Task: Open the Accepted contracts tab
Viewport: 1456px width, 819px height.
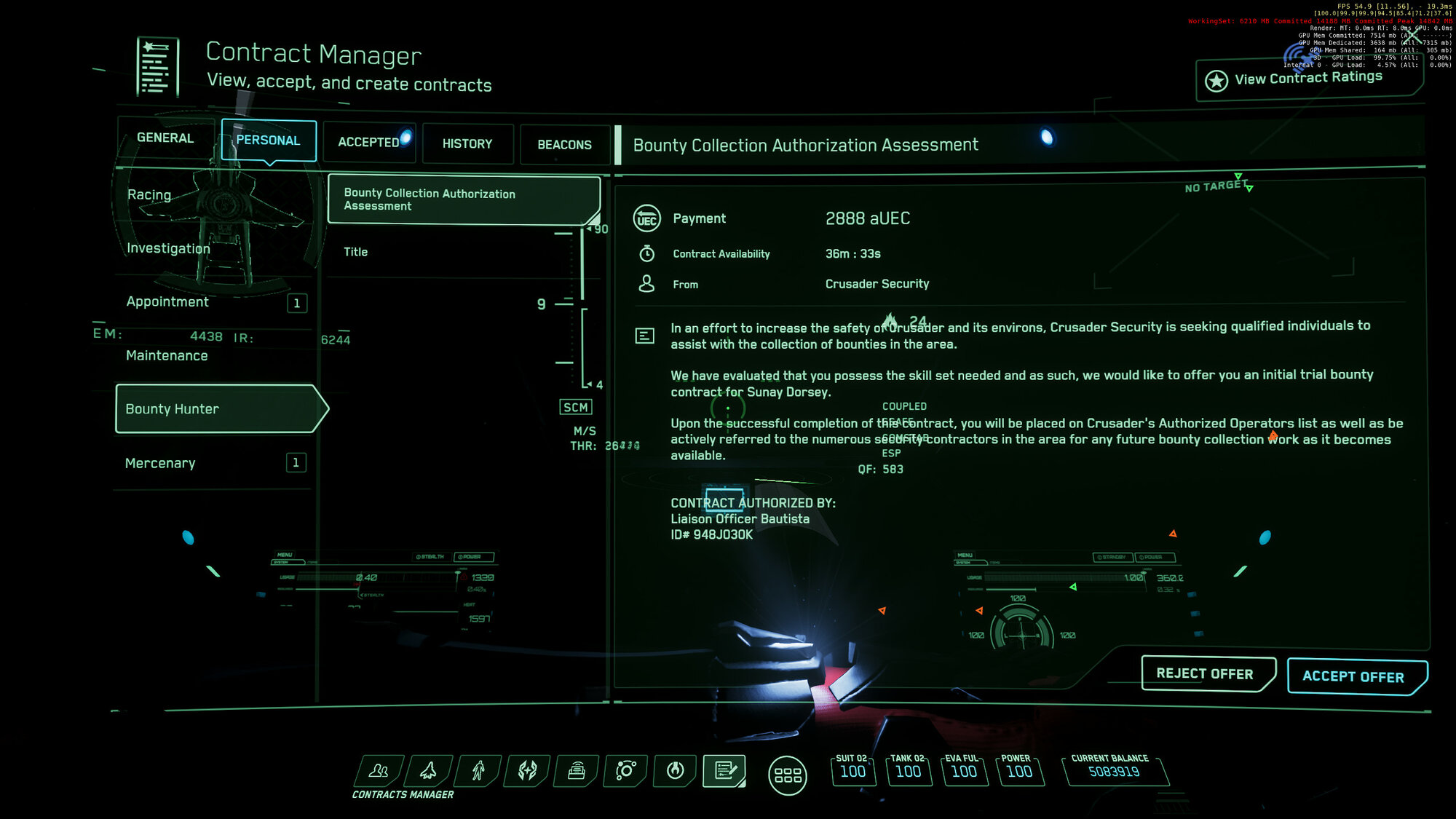Action: (368, 143)
